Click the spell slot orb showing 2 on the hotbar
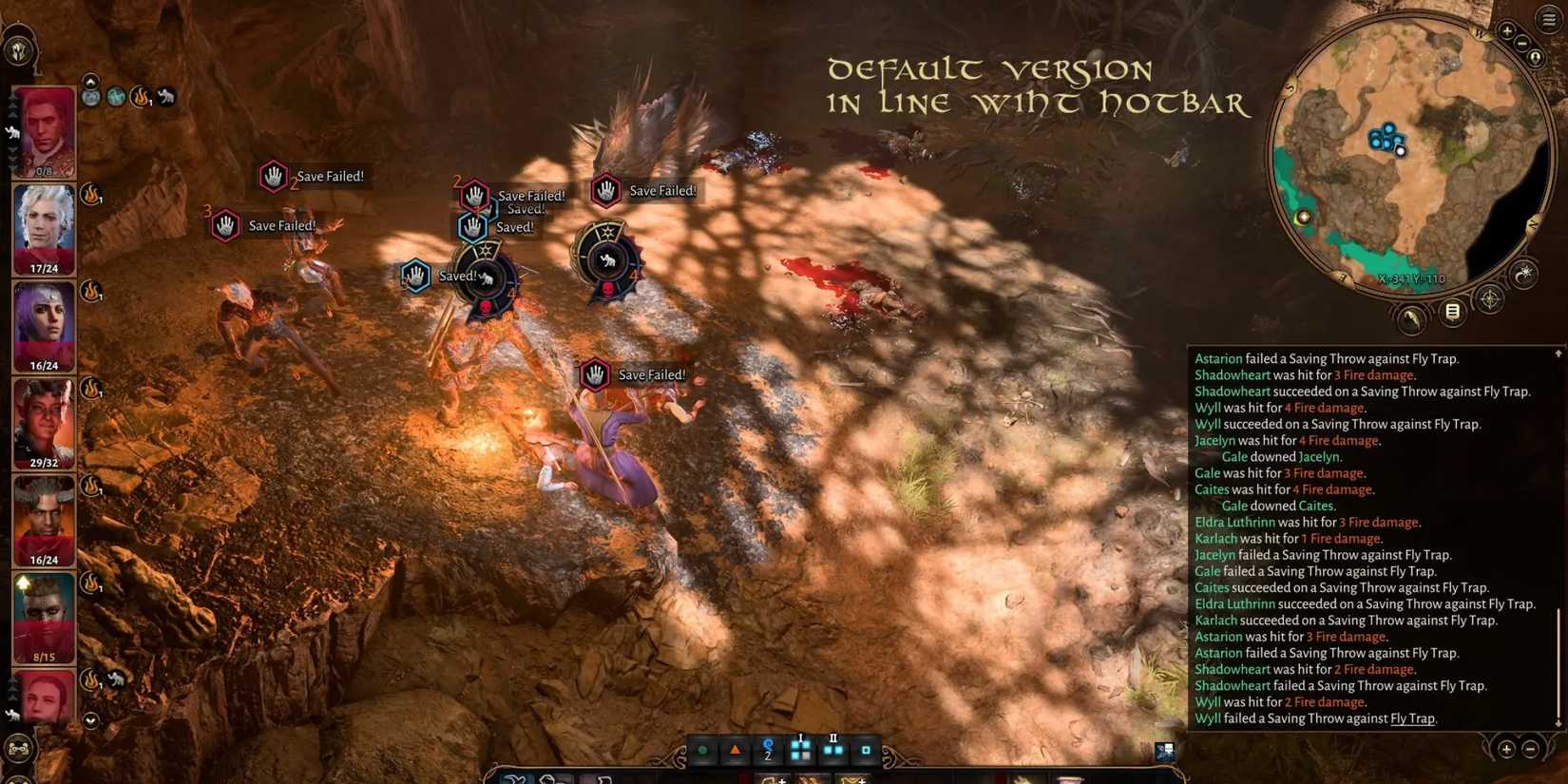 click(768, 750)
